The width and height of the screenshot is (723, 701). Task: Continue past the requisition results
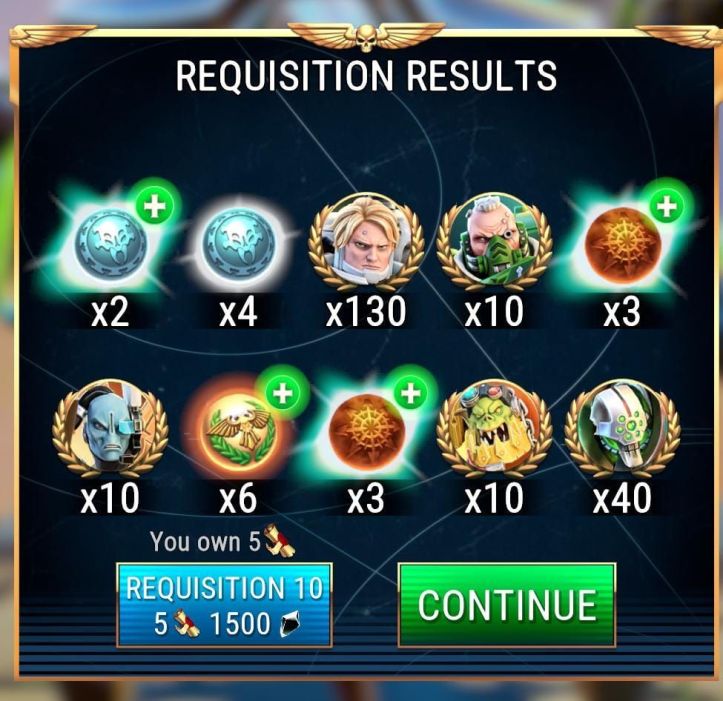click(506, 604)
